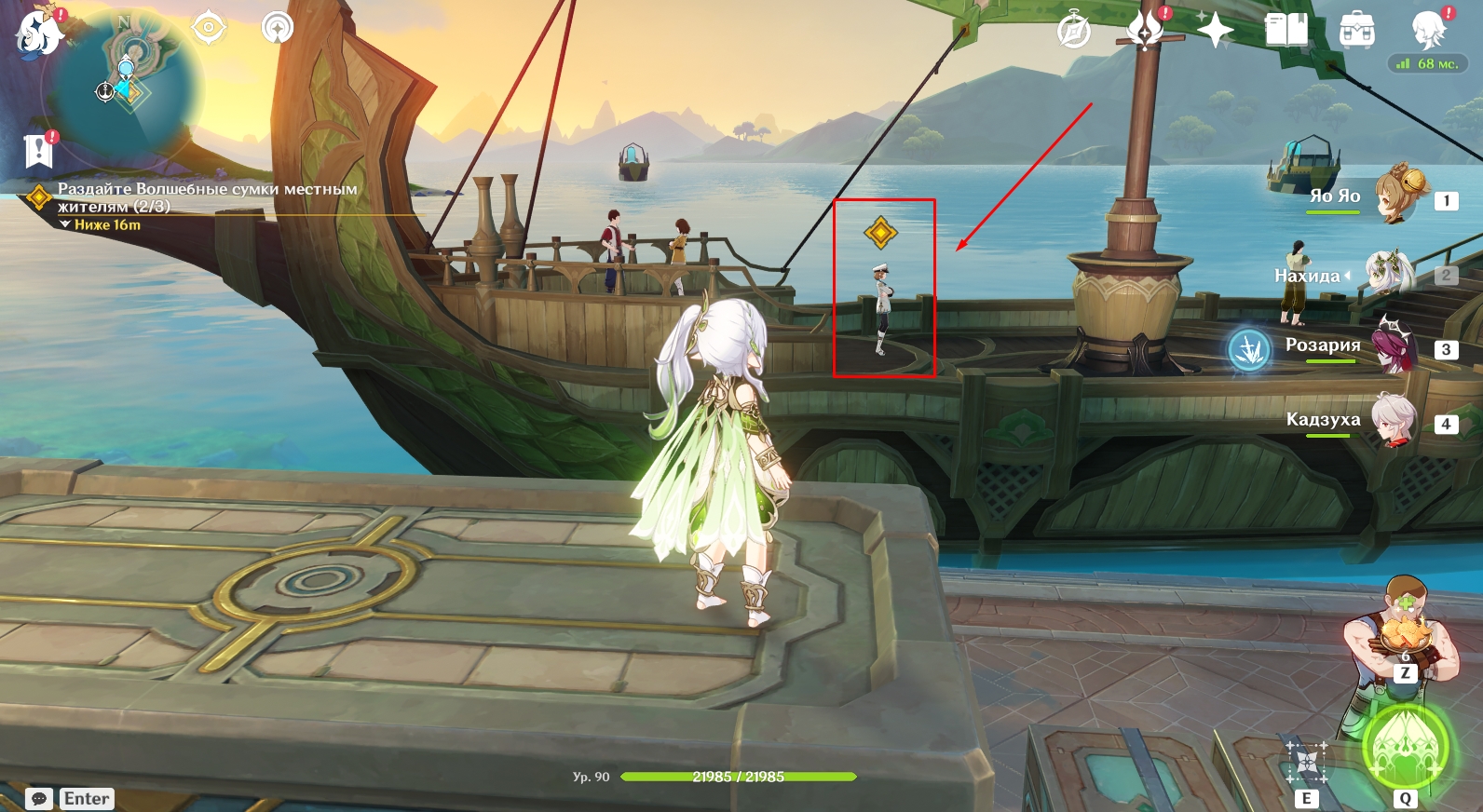This screenshot has width=1483, height=812.
Task: Open the character profile icon
Action: (x=1428, y=31)
